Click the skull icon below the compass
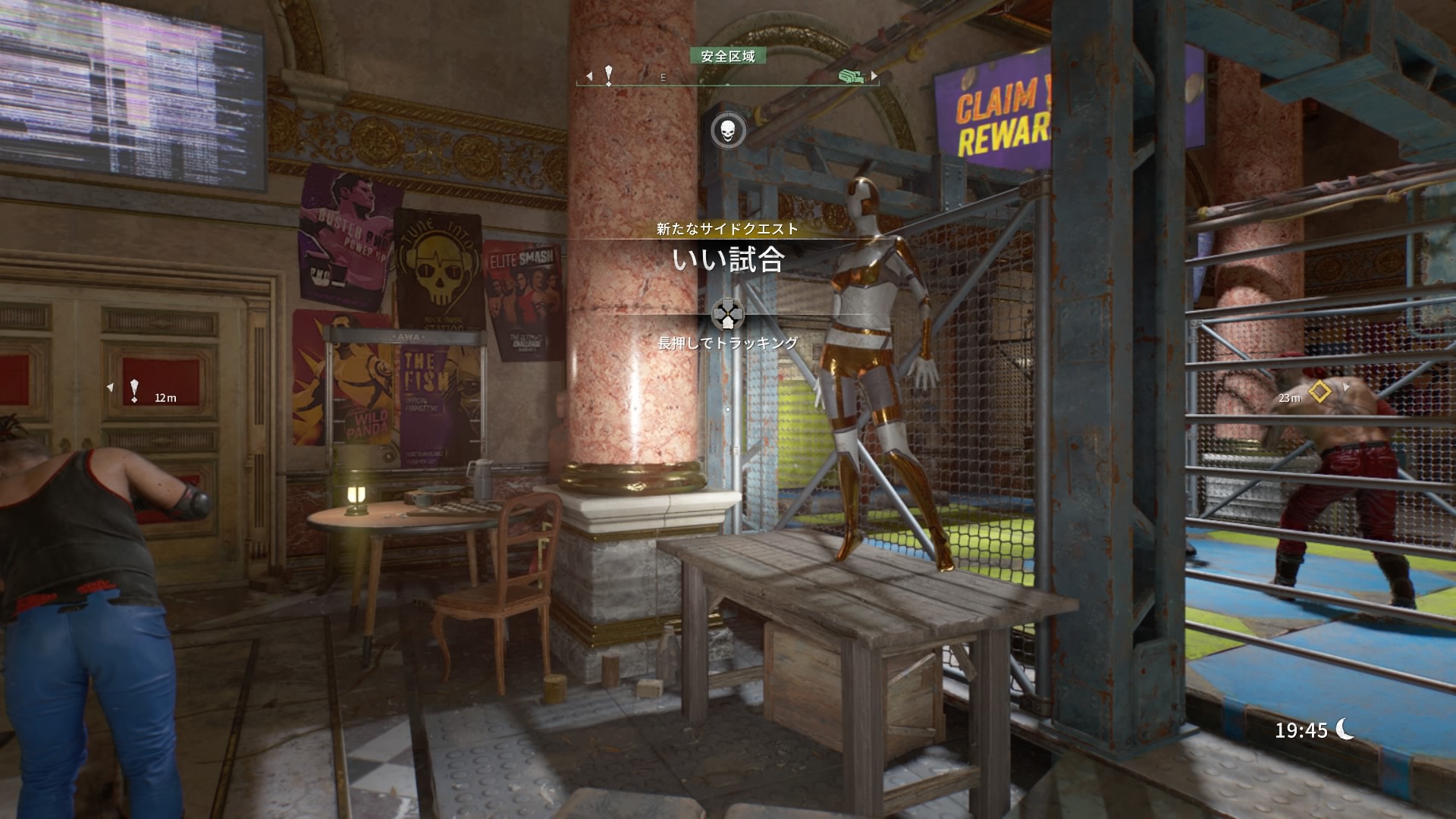Viewport: 1456px width, 819px height. pyautogui.click(x=727, y=131)
